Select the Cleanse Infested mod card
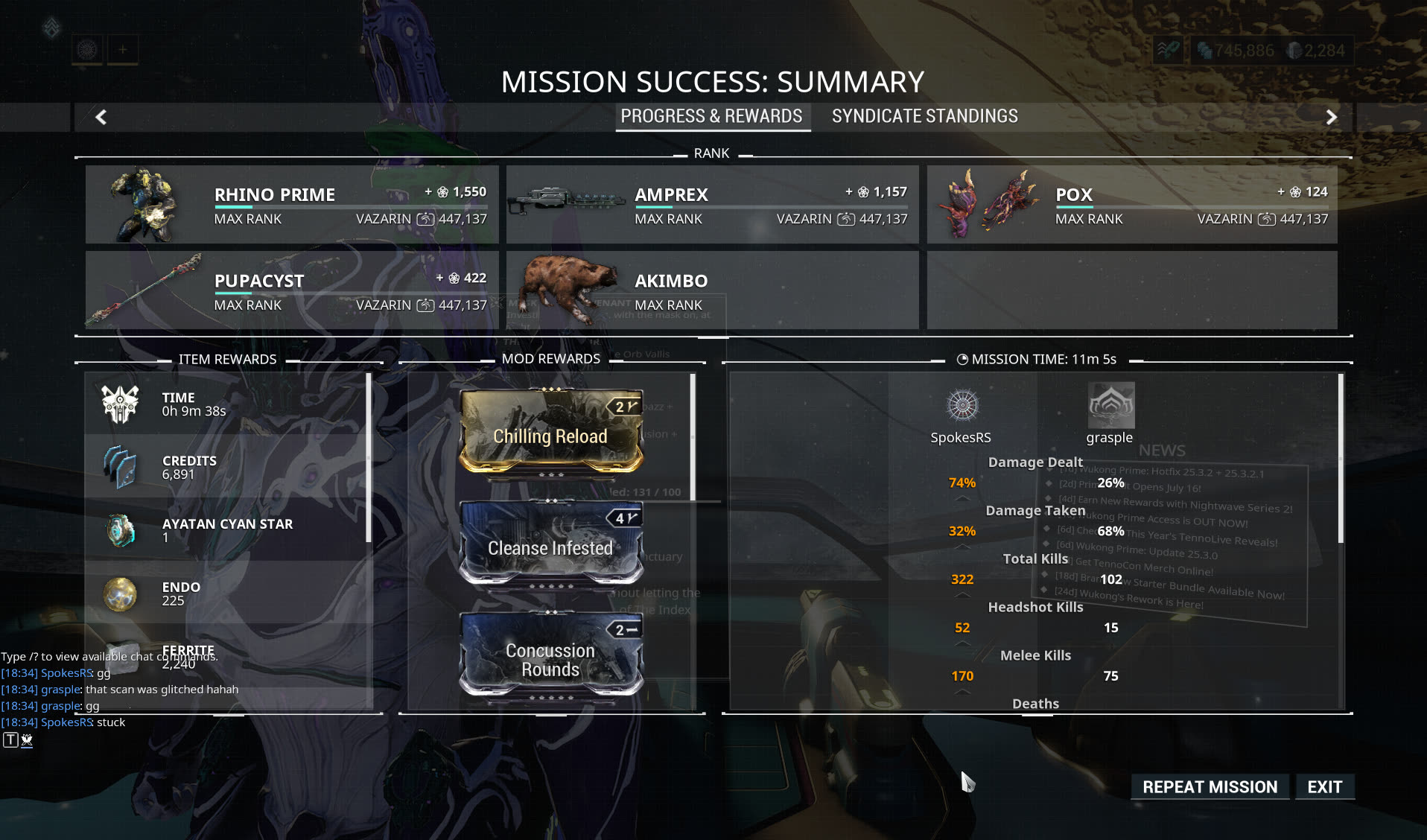 click(550, 544)
